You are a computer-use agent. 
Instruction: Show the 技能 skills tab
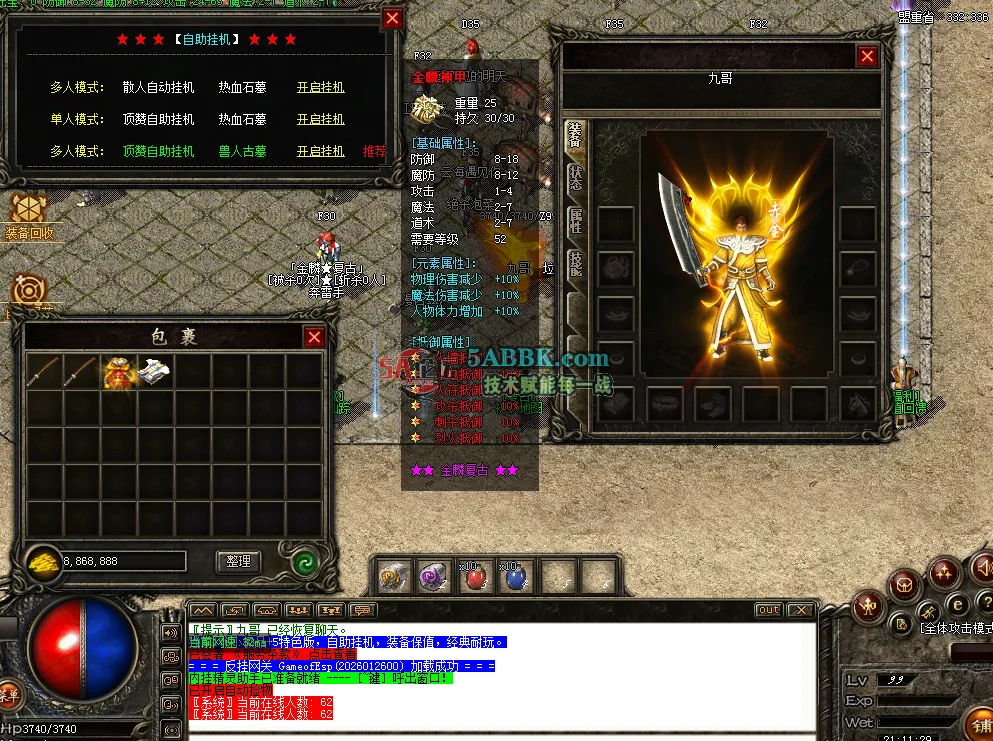point(575,264)
